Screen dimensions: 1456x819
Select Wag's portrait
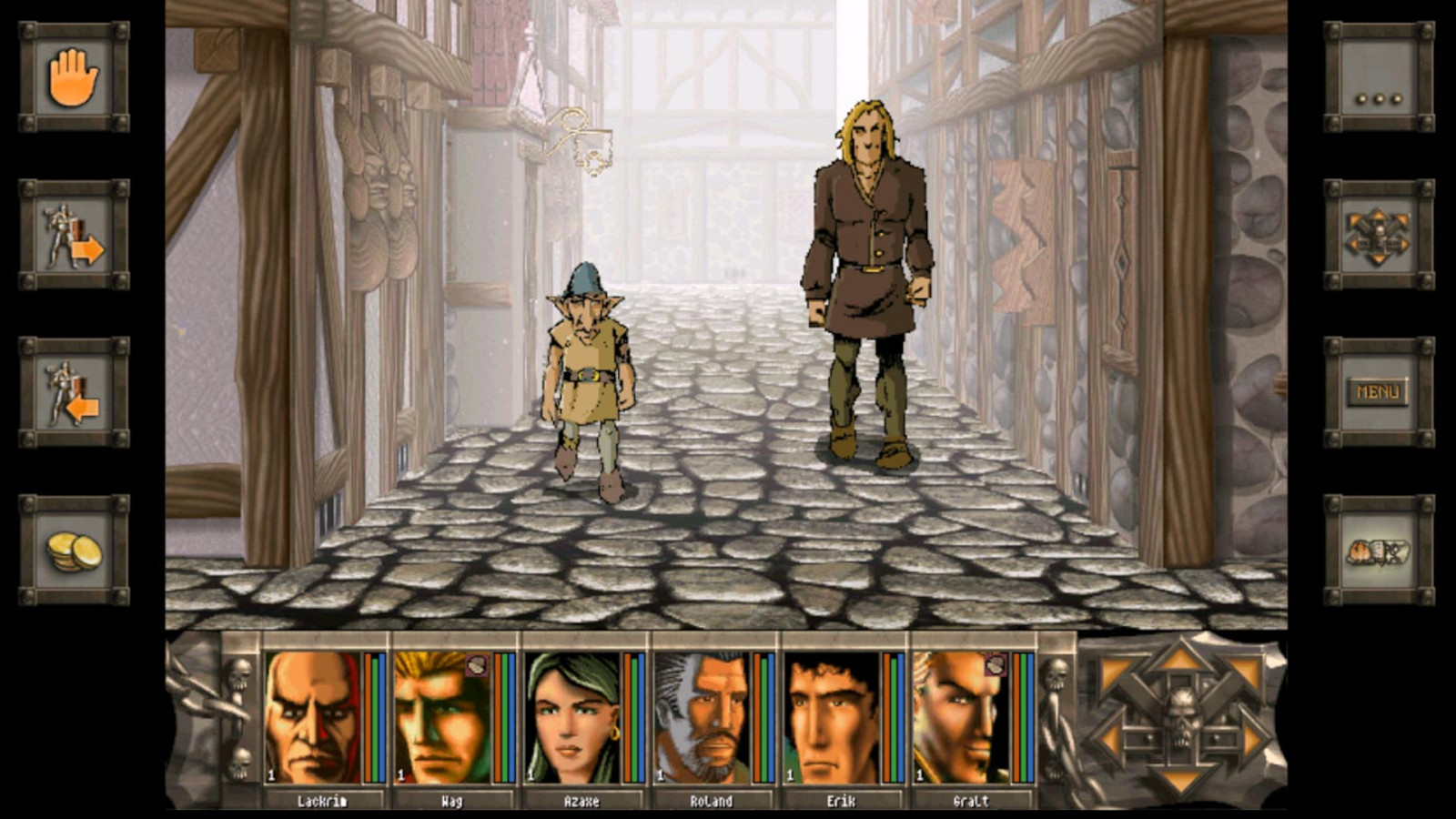442,717
